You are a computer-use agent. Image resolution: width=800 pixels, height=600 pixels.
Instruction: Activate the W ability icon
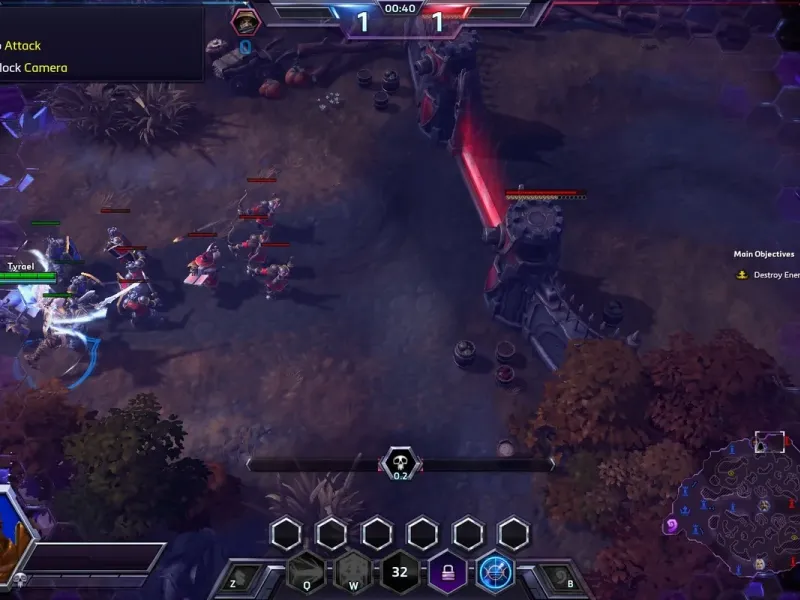(352, 573)
